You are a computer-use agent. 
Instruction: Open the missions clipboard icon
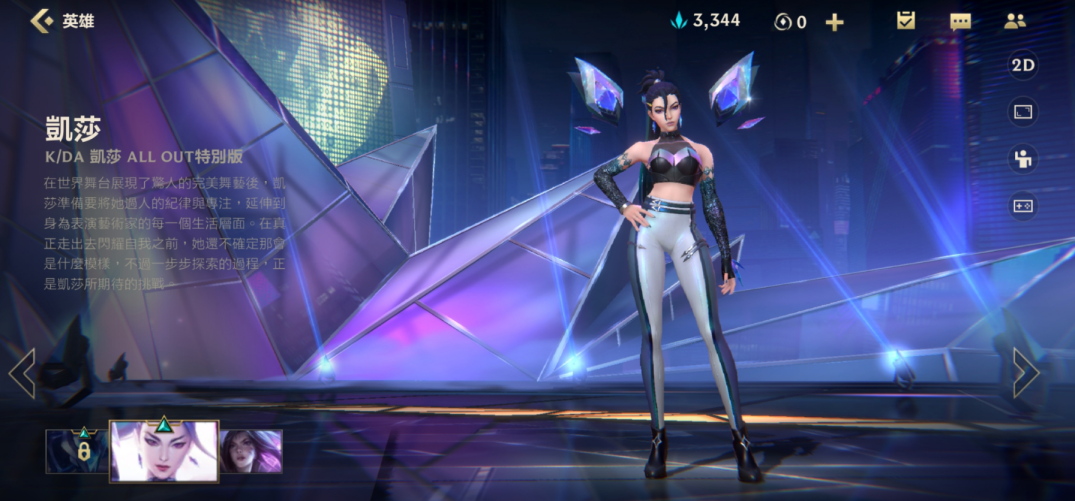[x=906, y=21]
